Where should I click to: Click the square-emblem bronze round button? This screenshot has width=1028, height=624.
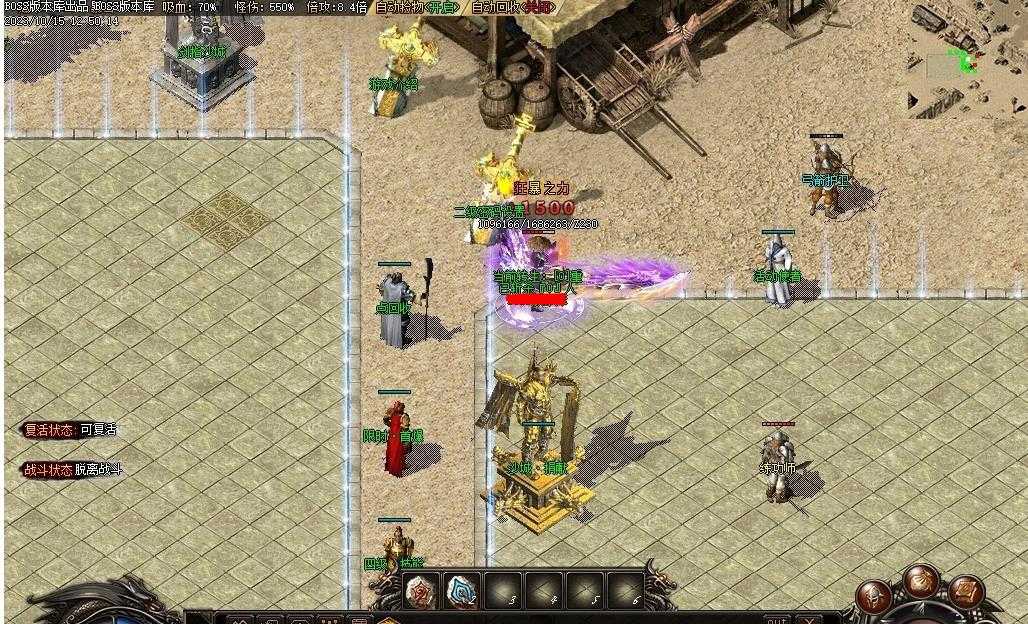pos(967,591)
